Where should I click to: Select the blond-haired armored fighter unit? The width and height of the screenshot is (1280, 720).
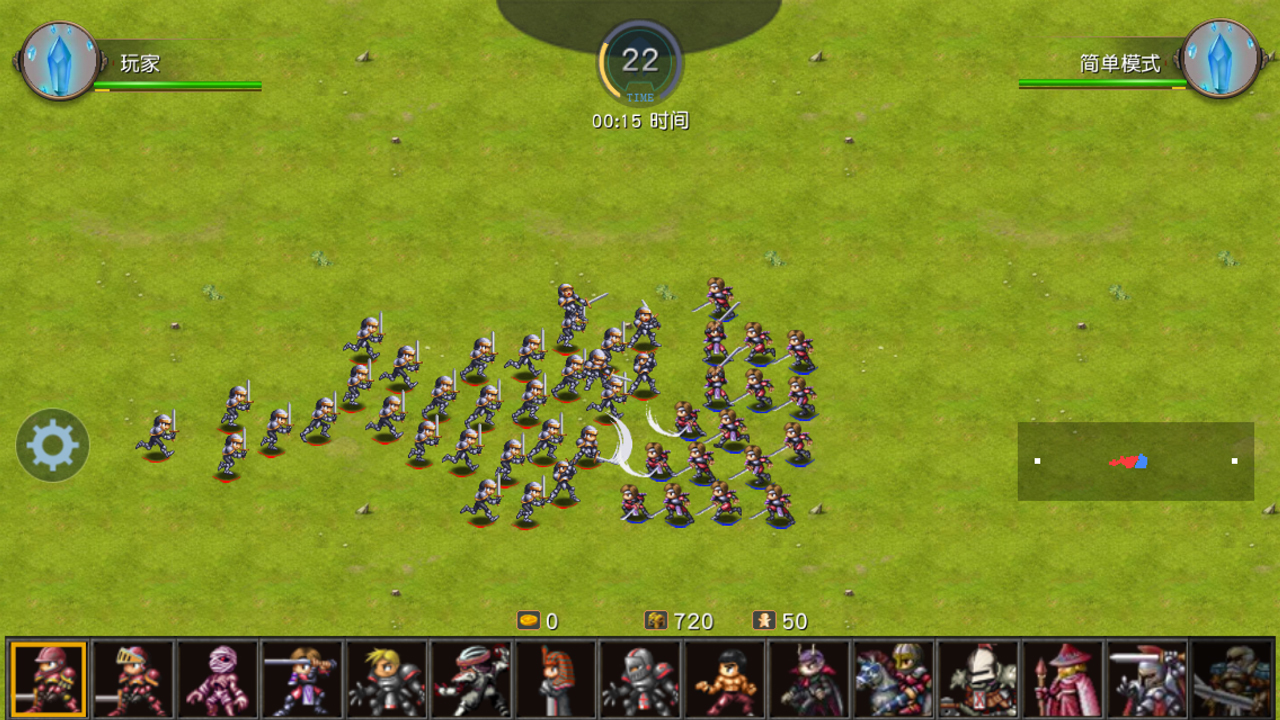[x=387, y=680]
